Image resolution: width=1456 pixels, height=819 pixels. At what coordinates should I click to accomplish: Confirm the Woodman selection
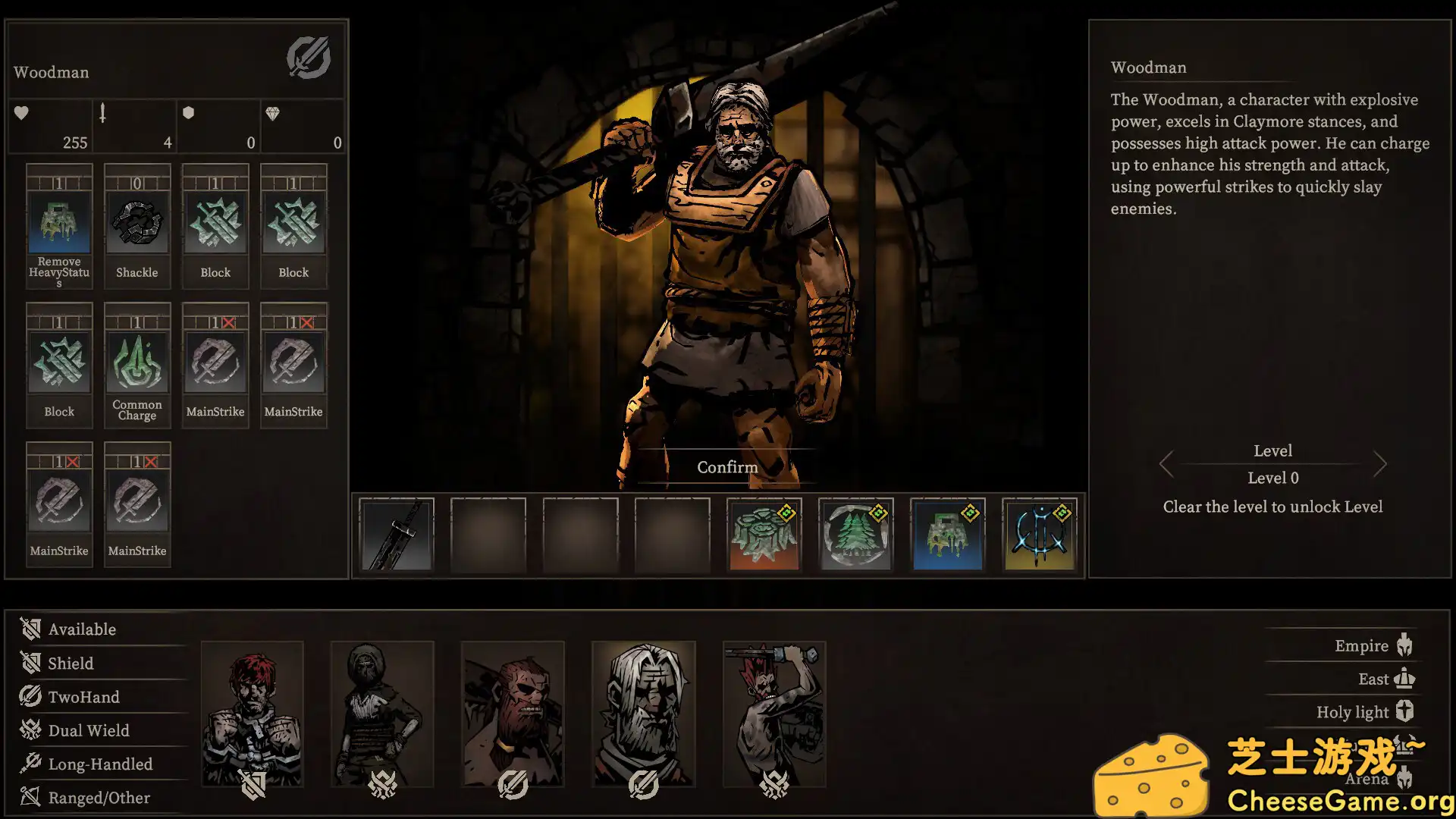coord(727,467)
